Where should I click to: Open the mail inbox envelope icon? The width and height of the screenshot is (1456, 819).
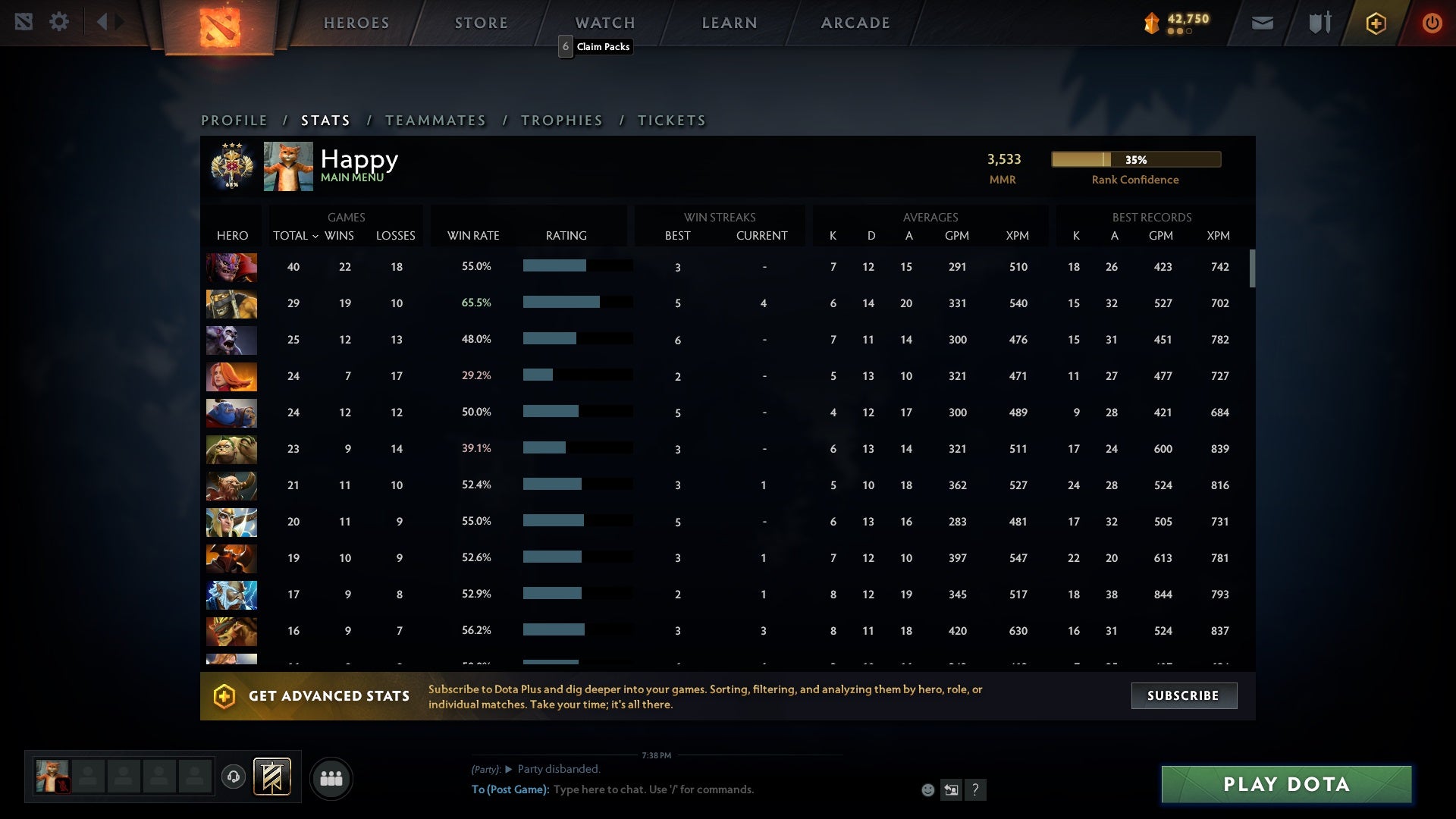(x=1263, y=23)
